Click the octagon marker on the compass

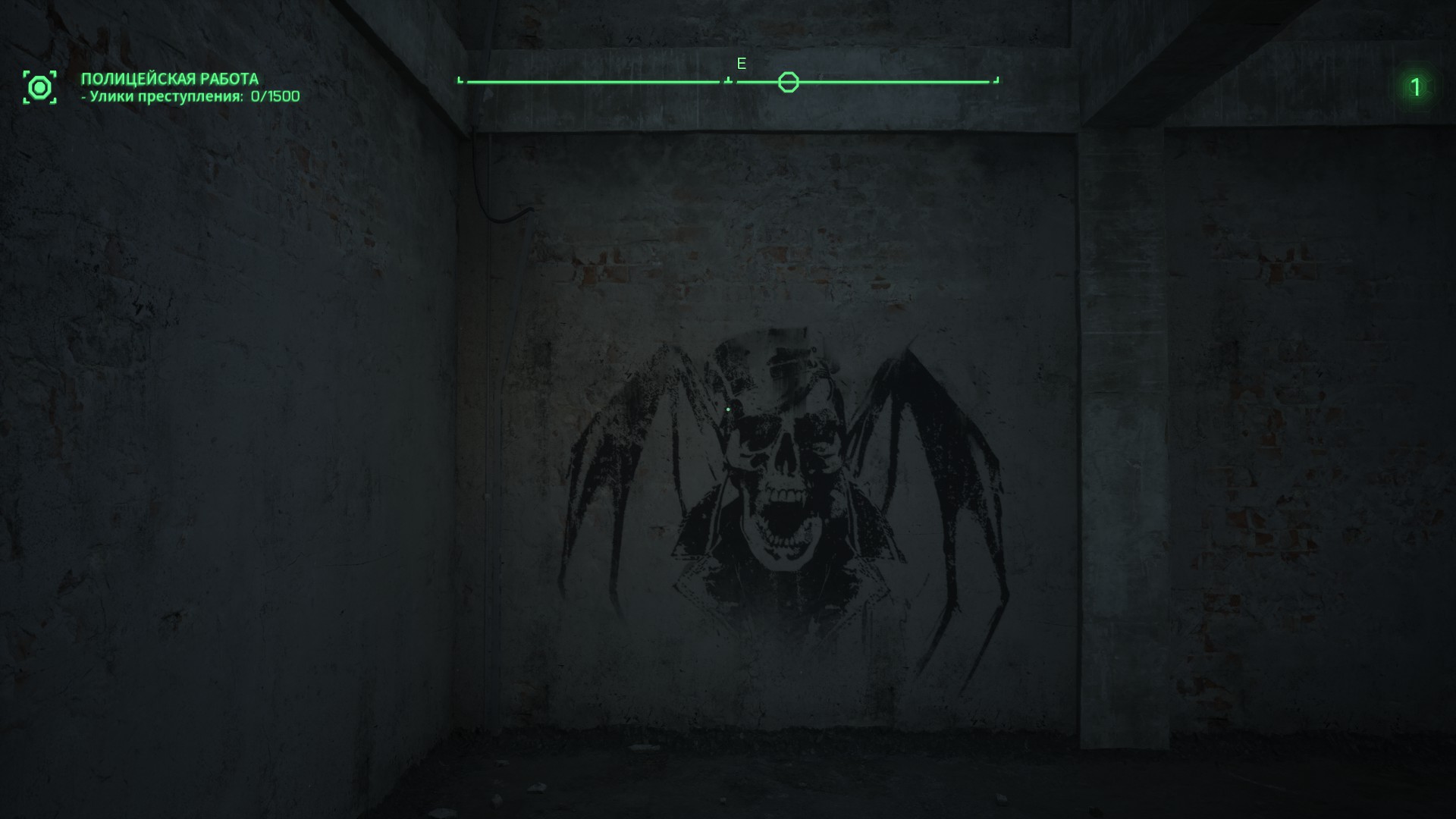pyautogui.click(x=788, y=82)
